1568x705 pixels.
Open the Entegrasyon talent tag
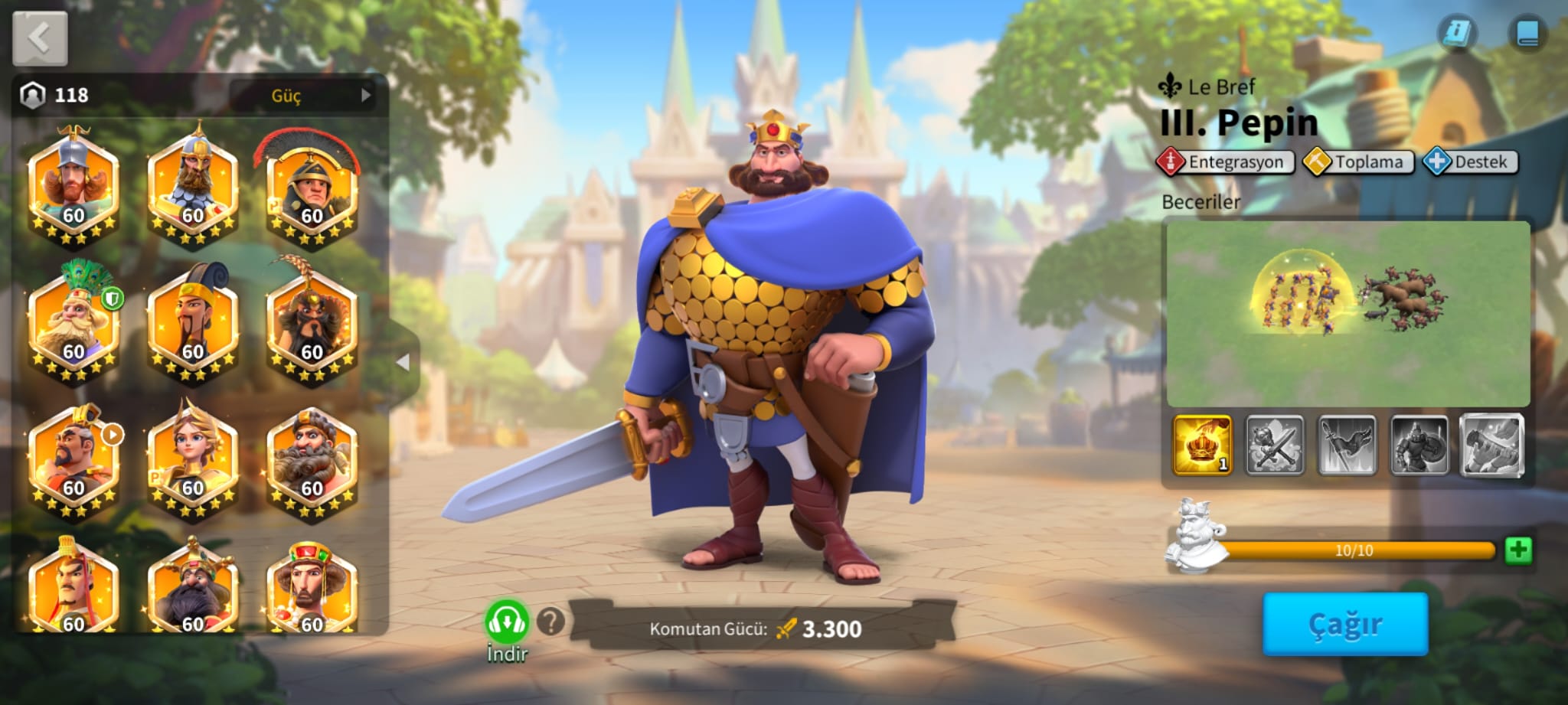(1226, 162)
